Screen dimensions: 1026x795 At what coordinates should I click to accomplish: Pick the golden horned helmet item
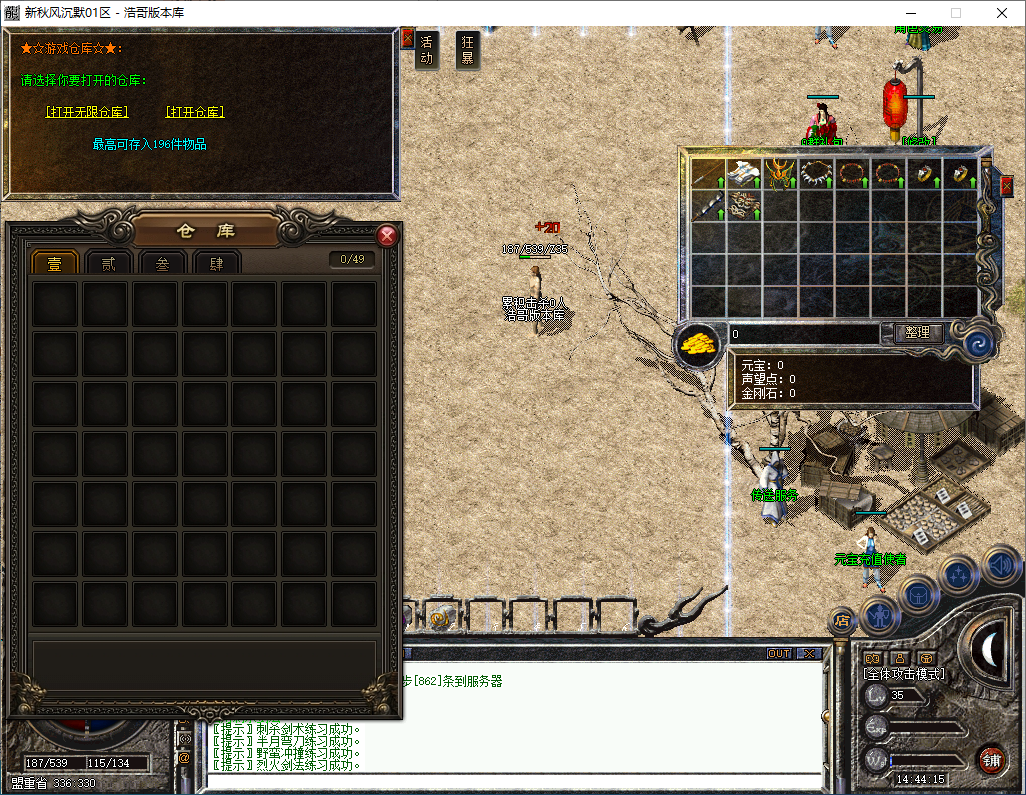click(x=781, y=174)
